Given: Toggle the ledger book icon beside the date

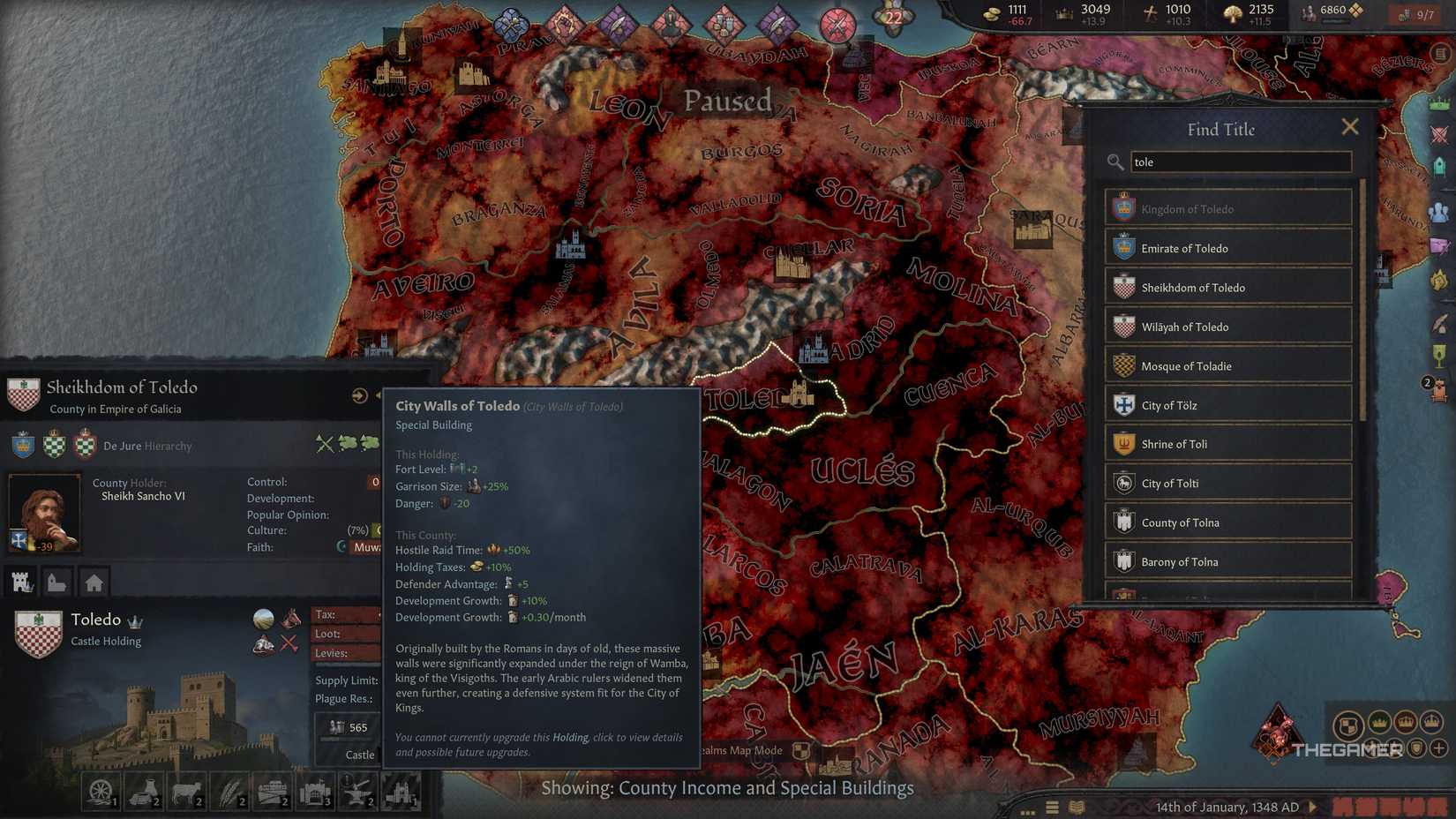Looking at the screenshot, I should 1078,808.
